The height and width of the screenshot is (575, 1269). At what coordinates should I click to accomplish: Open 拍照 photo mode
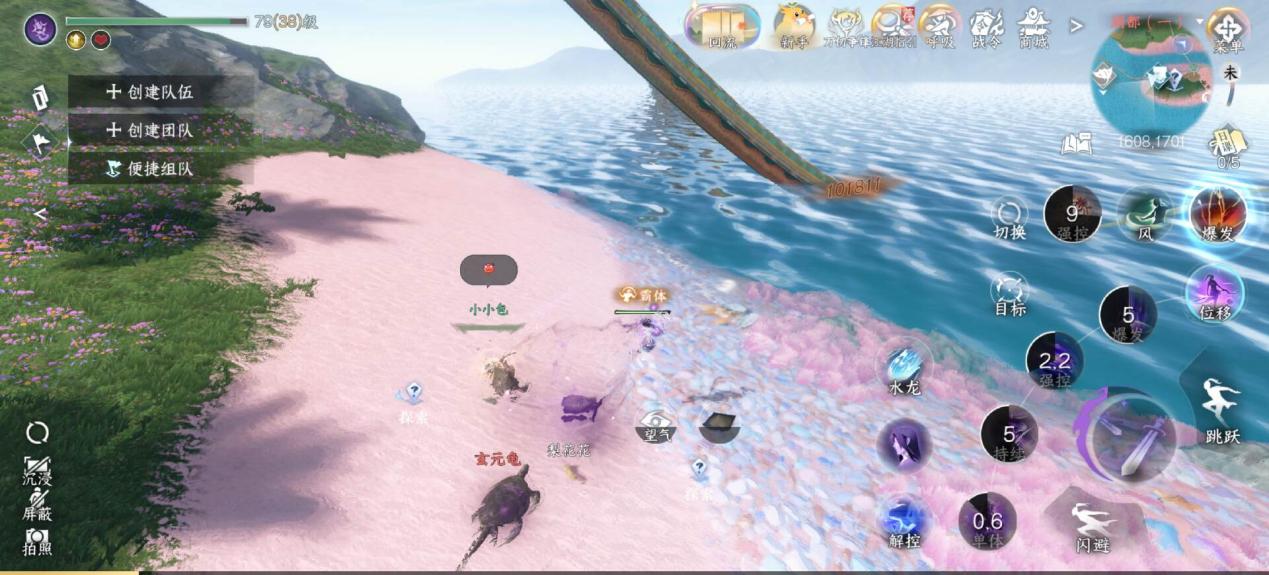pos(38,541)
